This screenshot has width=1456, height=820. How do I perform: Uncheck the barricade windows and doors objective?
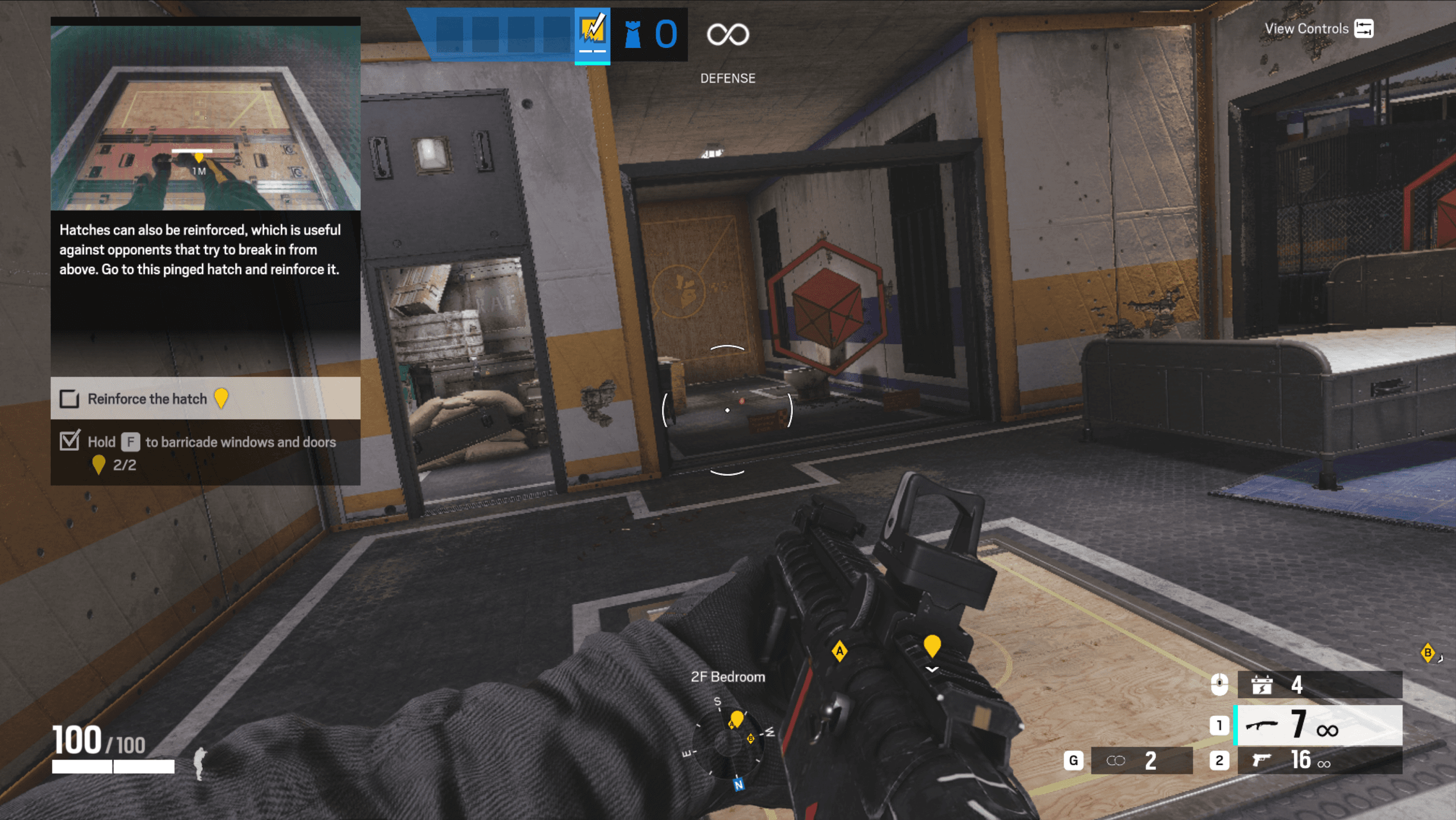[x=70, y=441]
